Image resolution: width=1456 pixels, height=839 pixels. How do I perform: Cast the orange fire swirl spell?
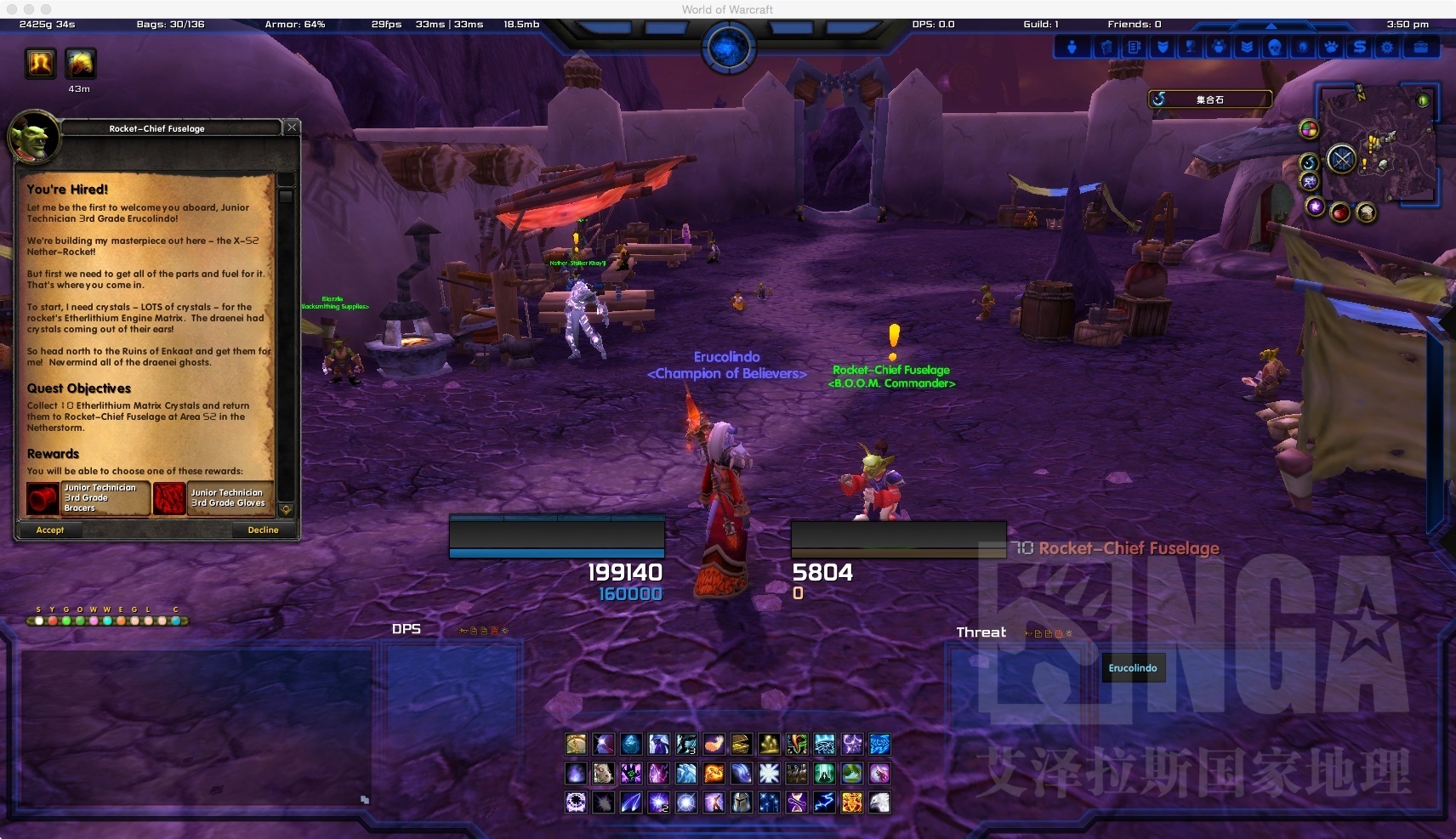(x=714, y=773)
